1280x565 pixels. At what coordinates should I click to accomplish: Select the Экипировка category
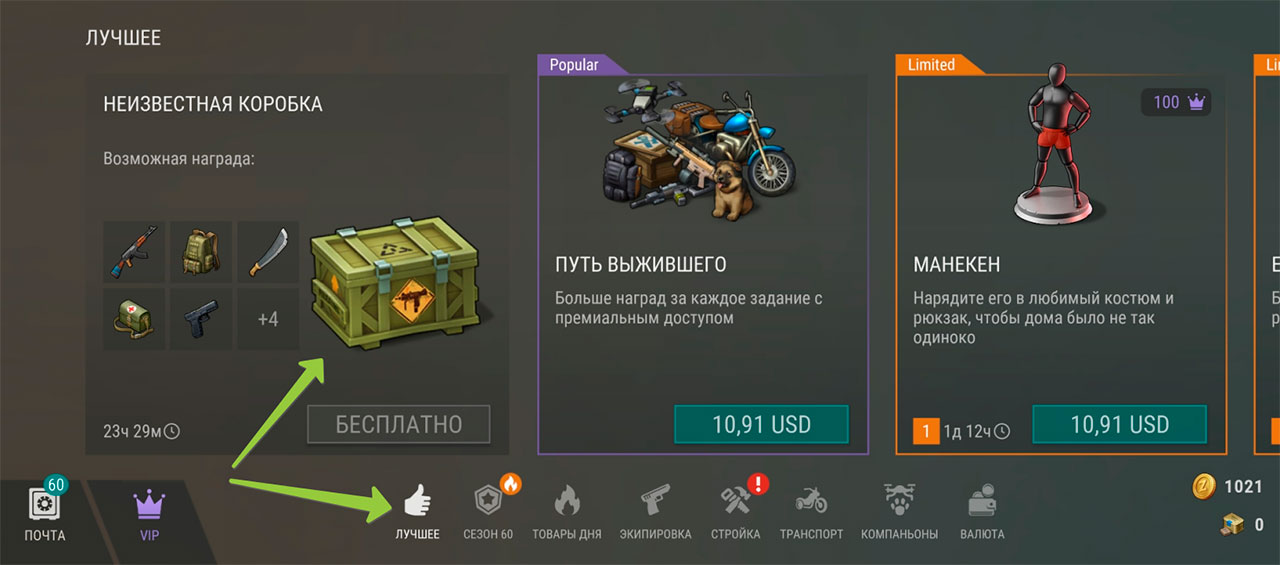(x=654, y=512)
